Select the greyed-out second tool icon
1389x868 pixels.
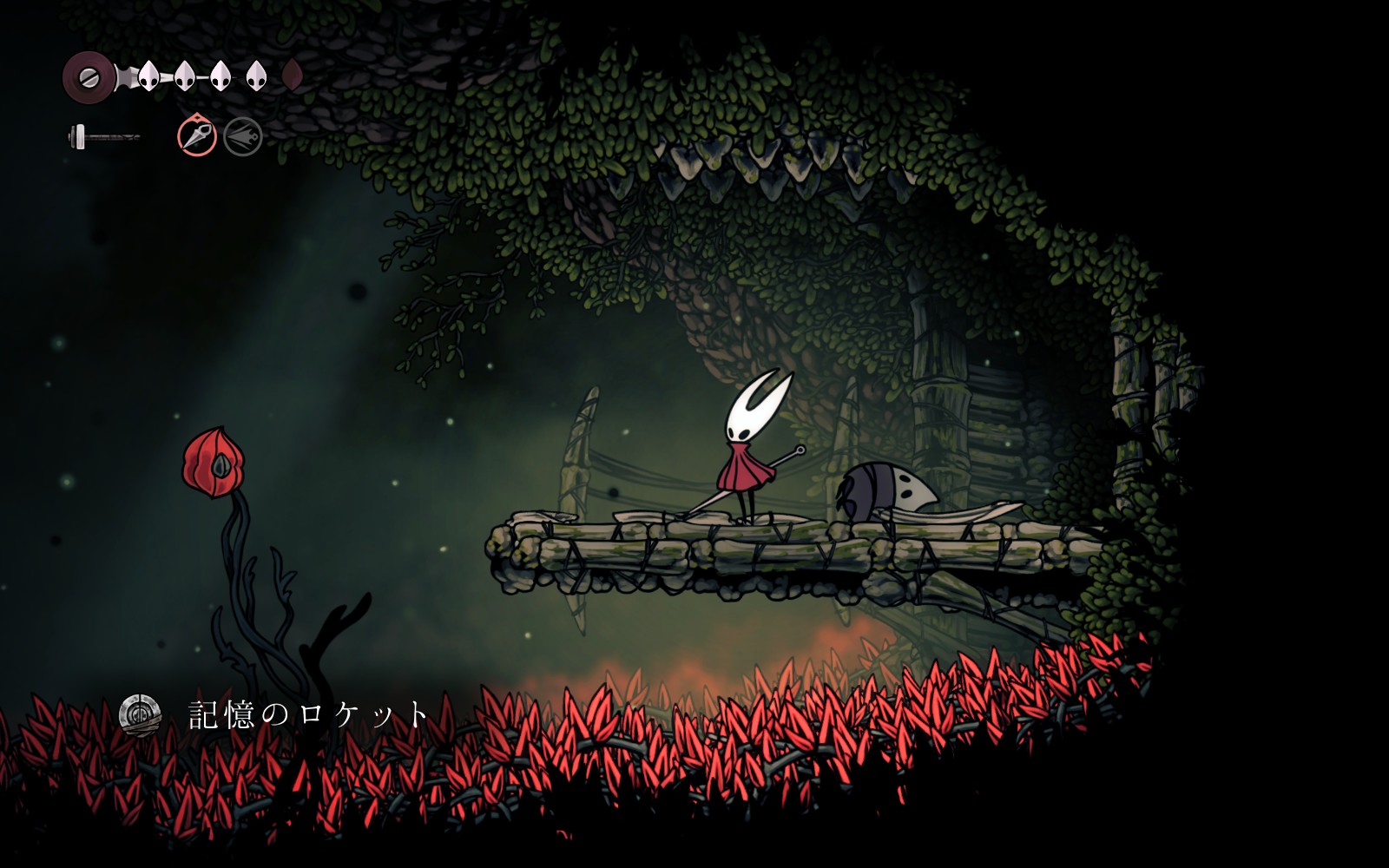pos(243,137)
